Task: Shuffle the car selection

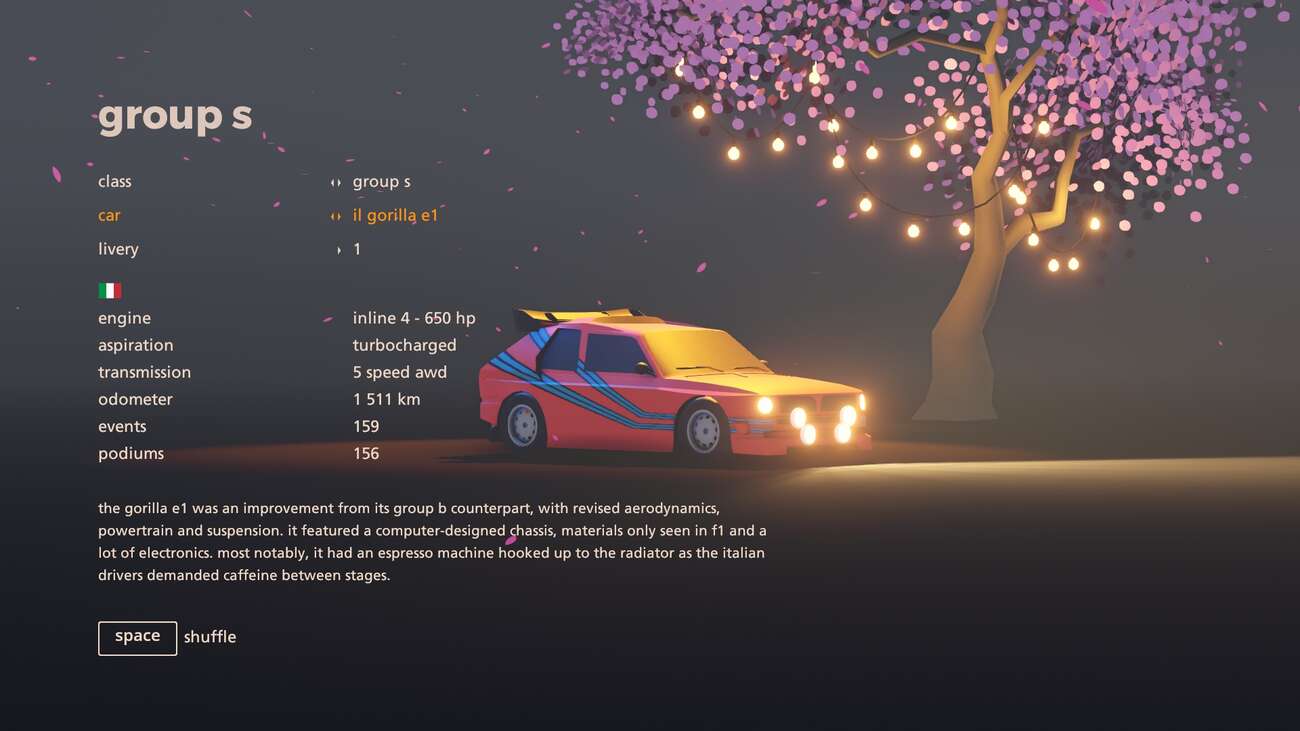Action: coord(138,638)
